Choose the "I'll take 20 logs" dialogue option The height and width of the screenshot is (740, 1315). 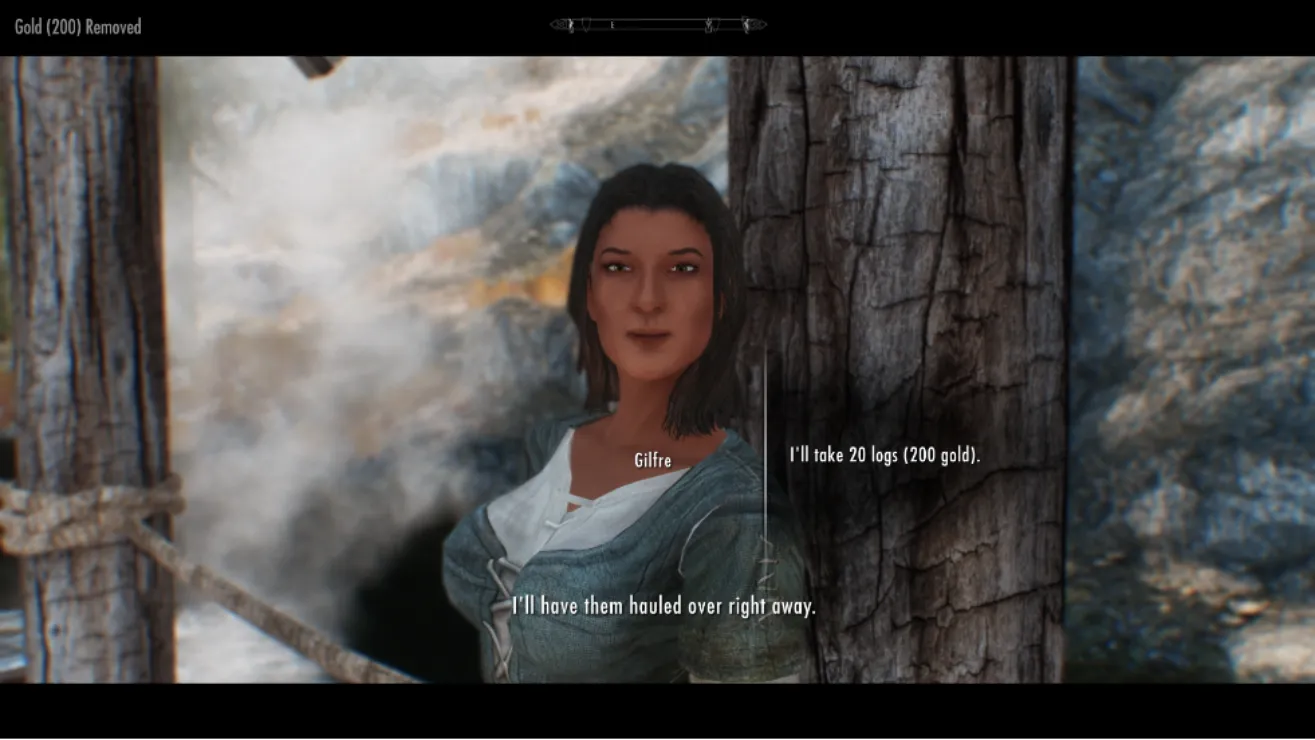884,455
